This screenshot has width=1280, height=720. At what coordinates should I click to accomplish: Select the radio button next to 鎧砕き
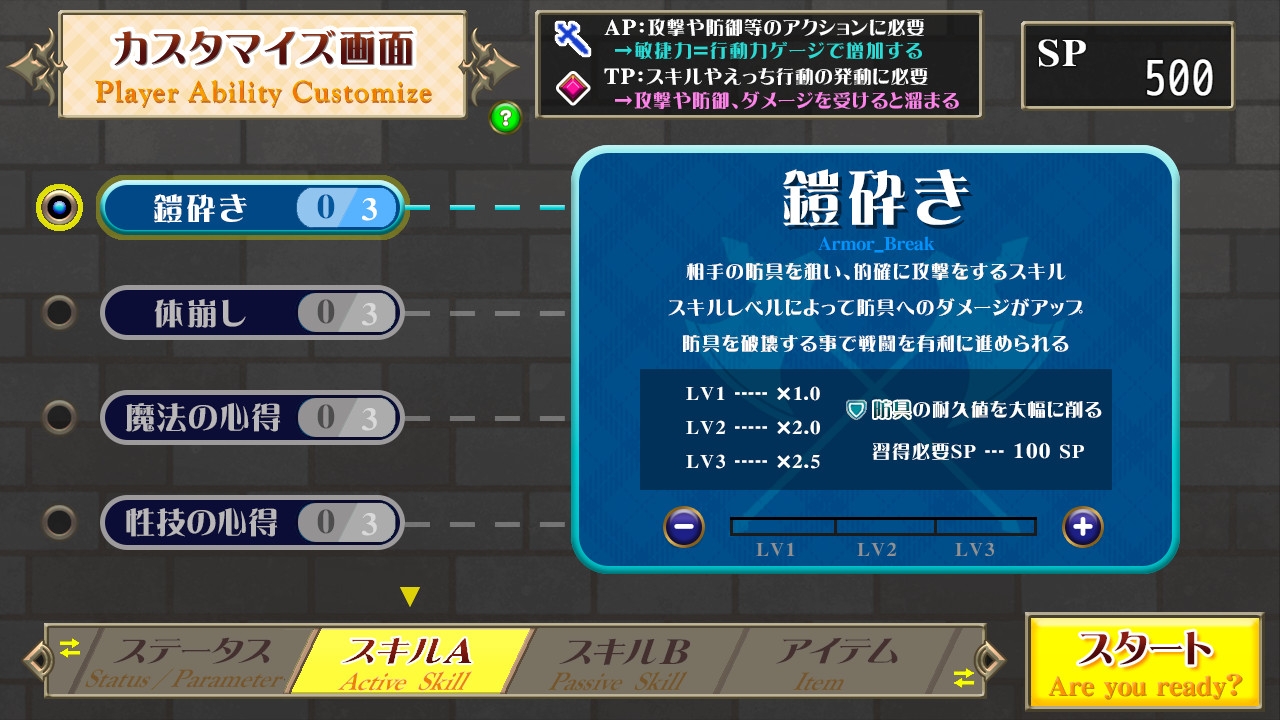tap(57, 207)
